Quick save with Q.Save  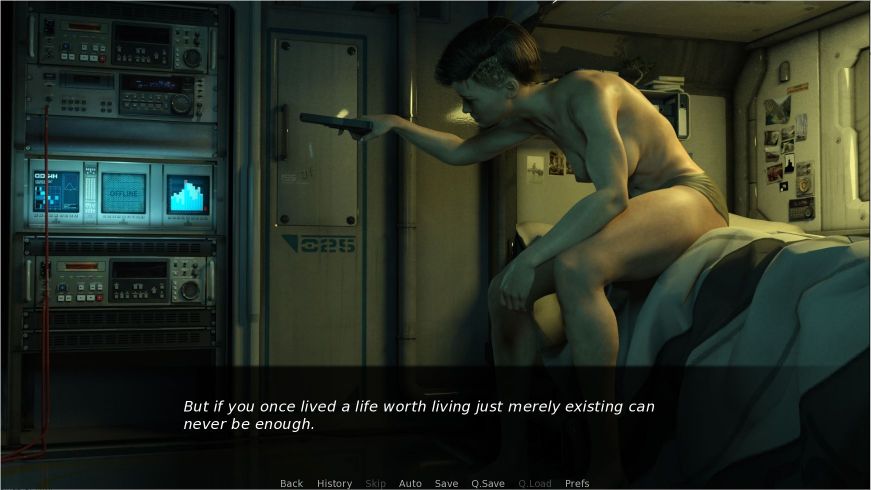coord(488,483)
